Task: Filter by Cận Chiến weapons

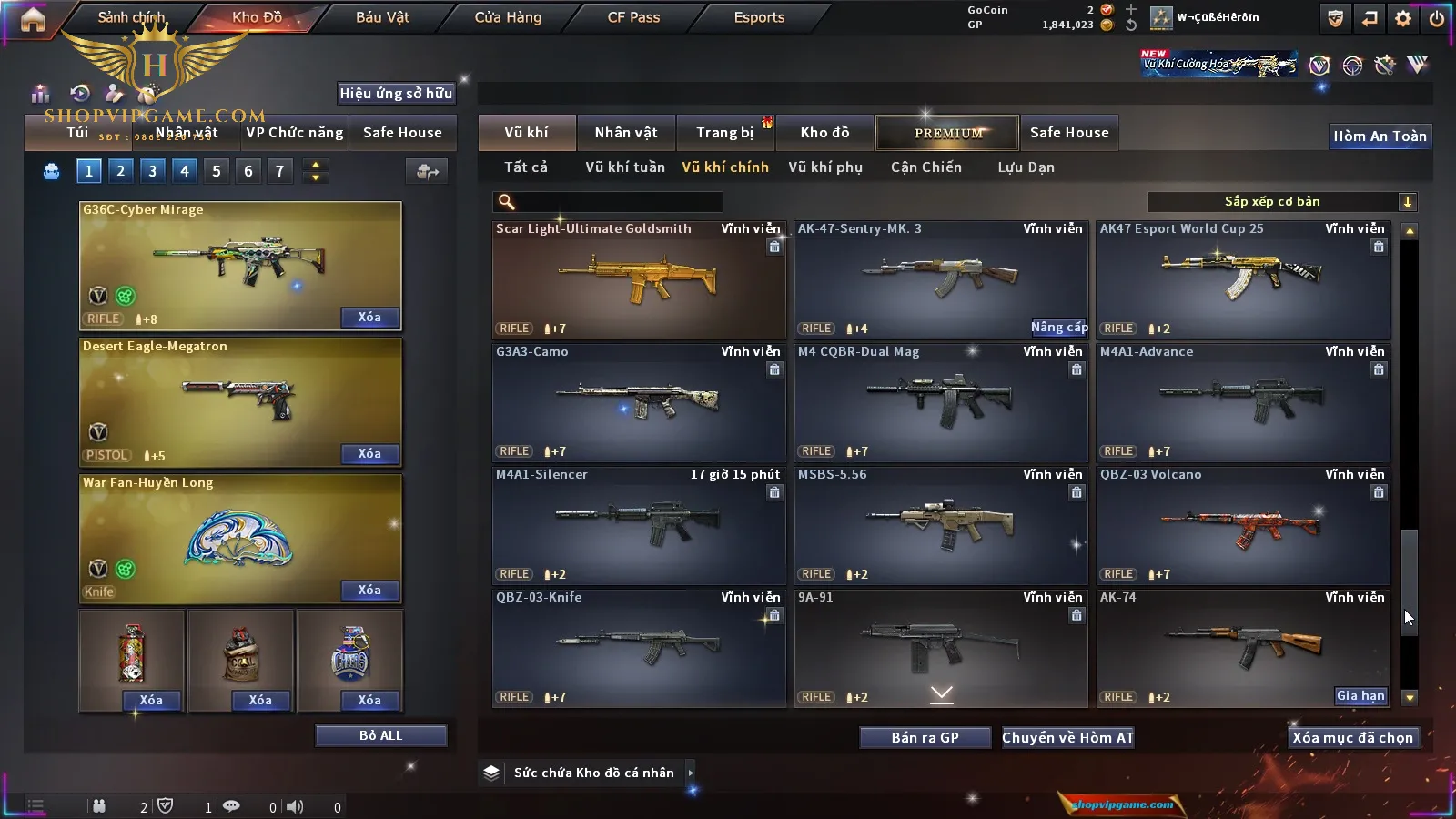Action: (925, 167)
